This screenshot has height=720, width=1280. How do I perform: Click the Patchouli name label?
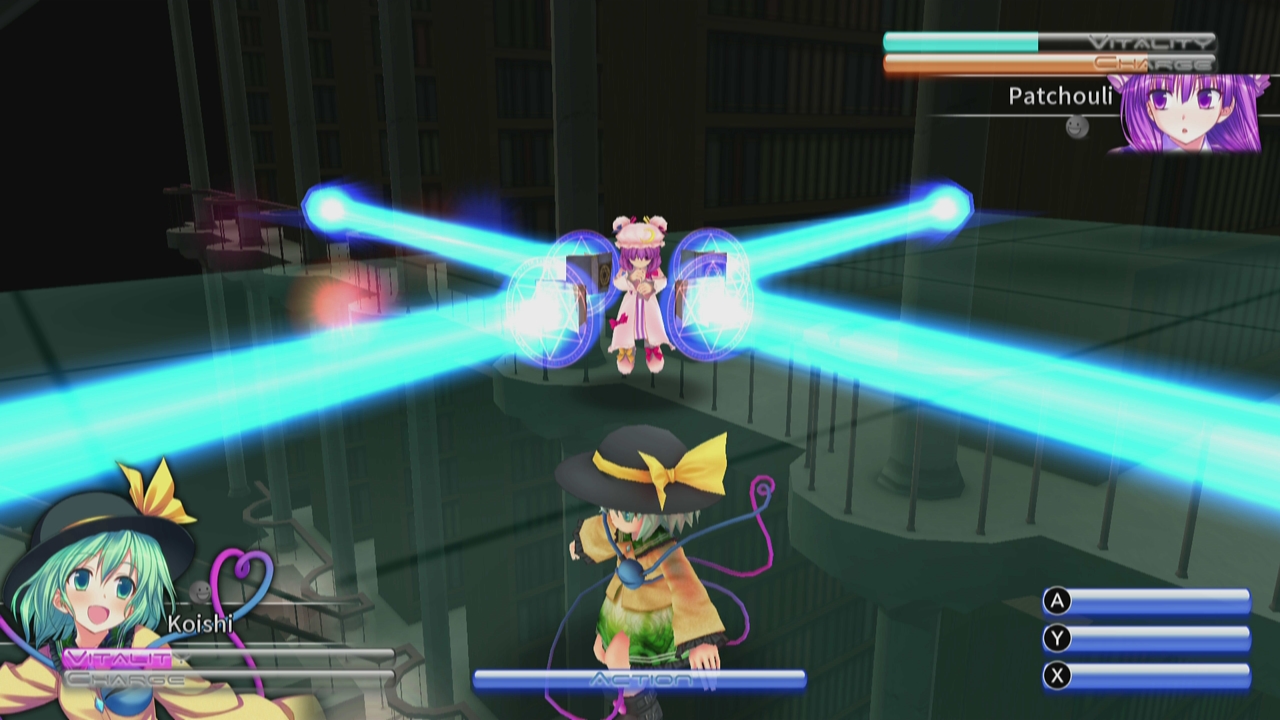coord(1060,97)
